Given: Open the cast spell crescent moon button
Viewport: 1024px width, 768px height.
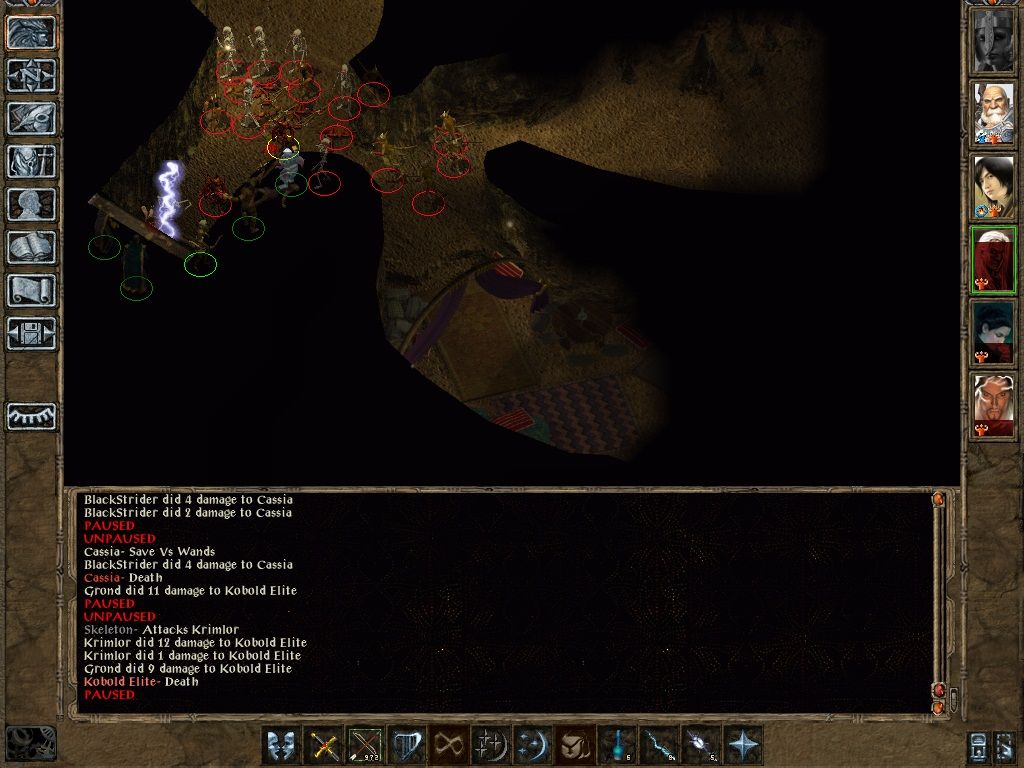Looking at the screenshot, I should (x=530, y=745).
